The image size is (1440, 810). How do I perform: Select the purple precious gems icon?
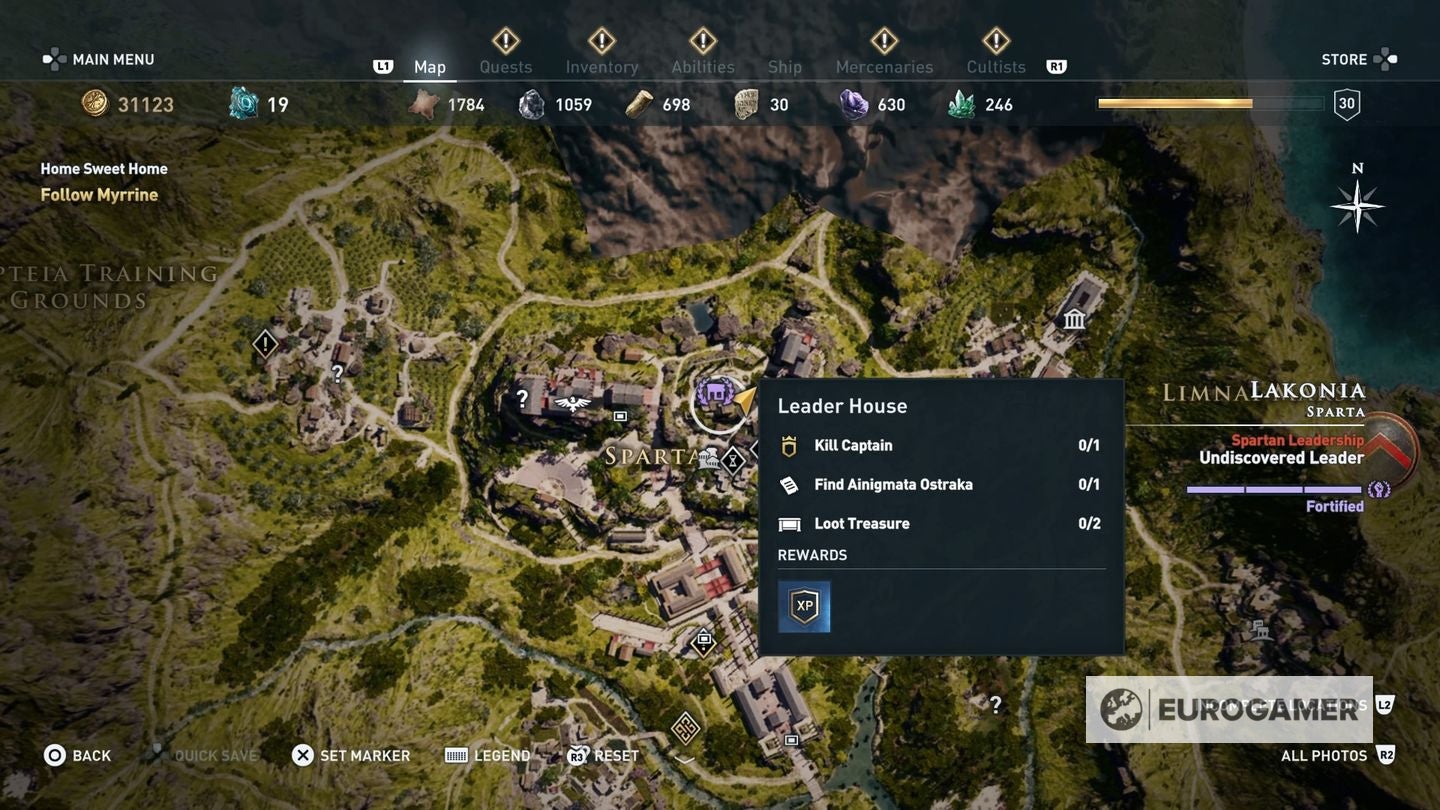853,104
